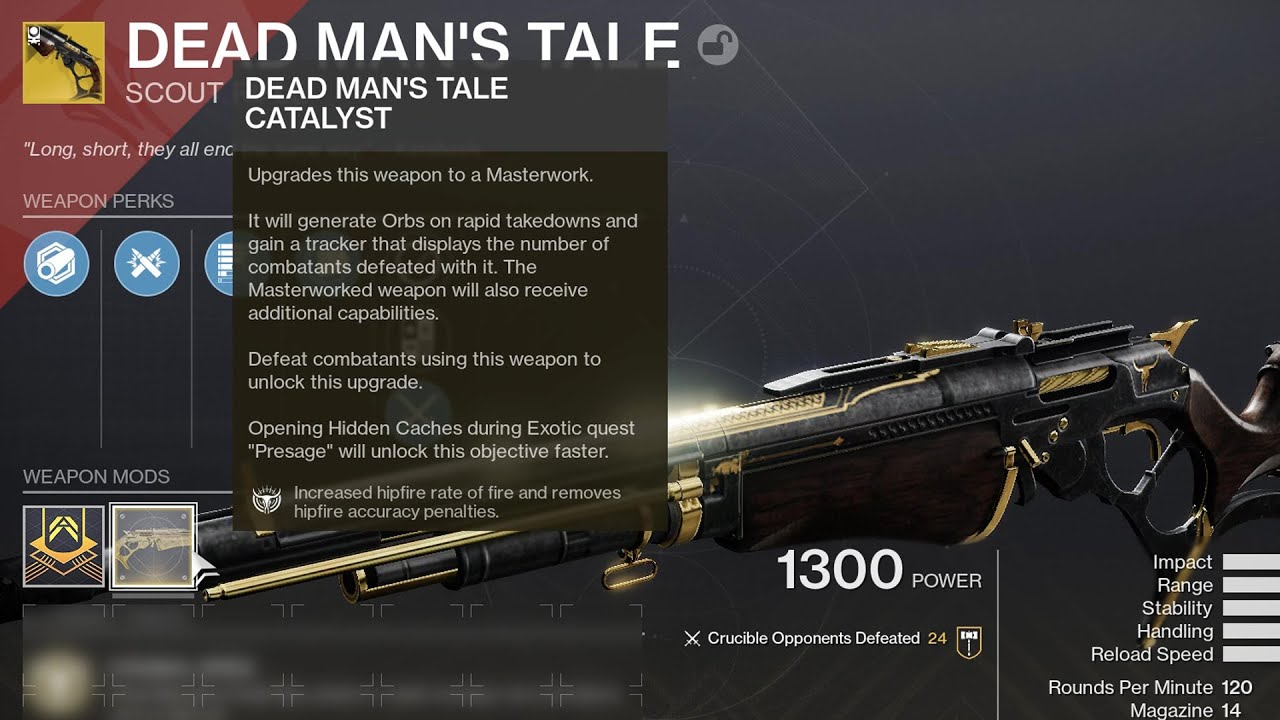
Task: Inspect the crossed bullets perk icon
Action: (147, 264)
